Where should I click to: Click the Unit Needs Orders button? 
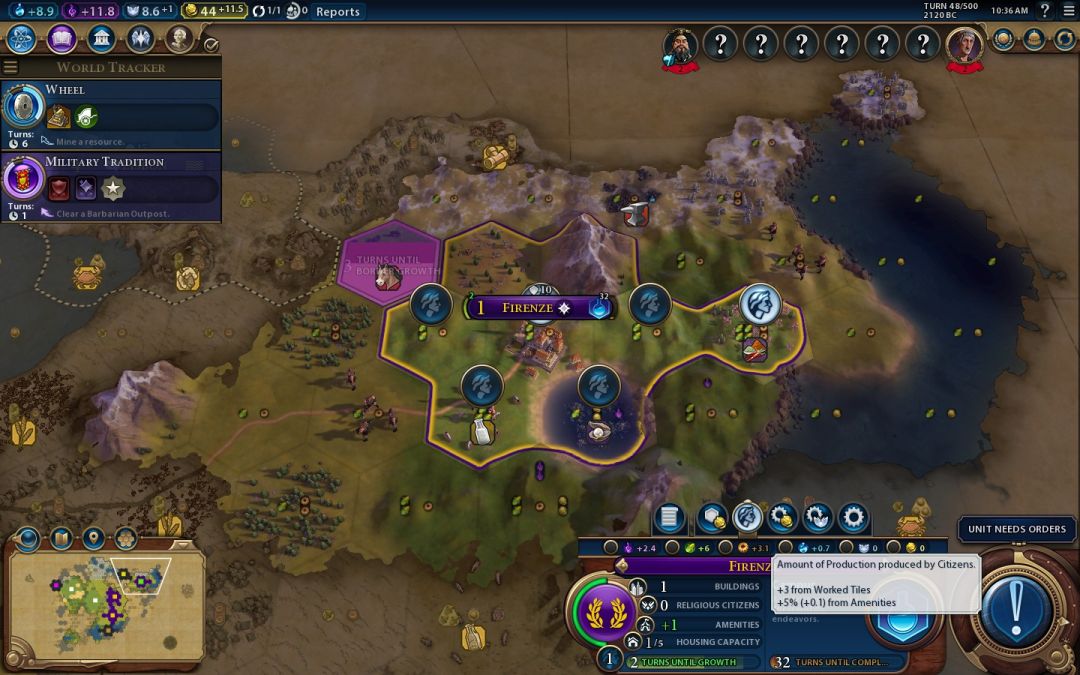[1016, 529]
